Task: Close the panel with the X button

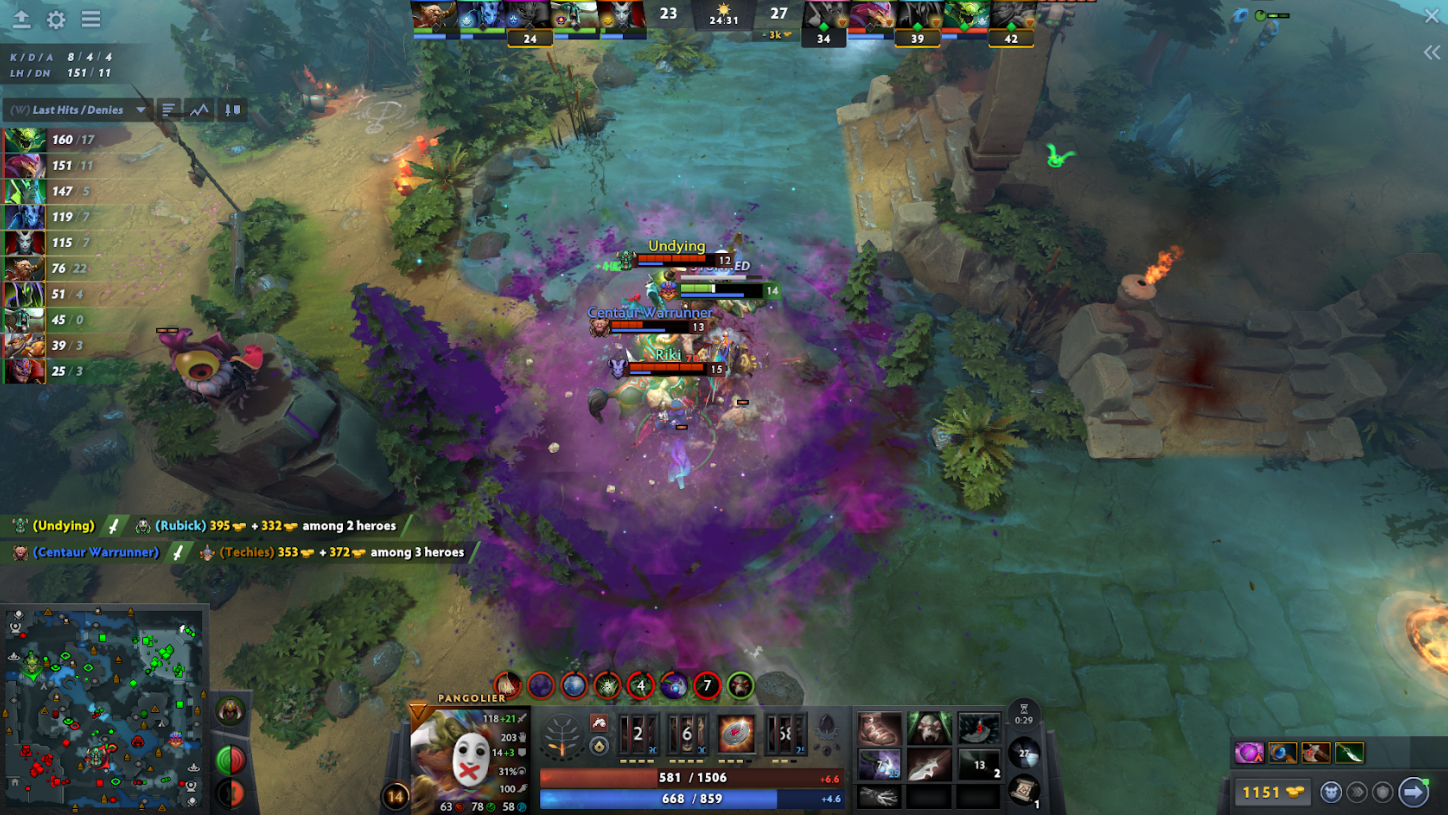Action: coord(1432,15)
